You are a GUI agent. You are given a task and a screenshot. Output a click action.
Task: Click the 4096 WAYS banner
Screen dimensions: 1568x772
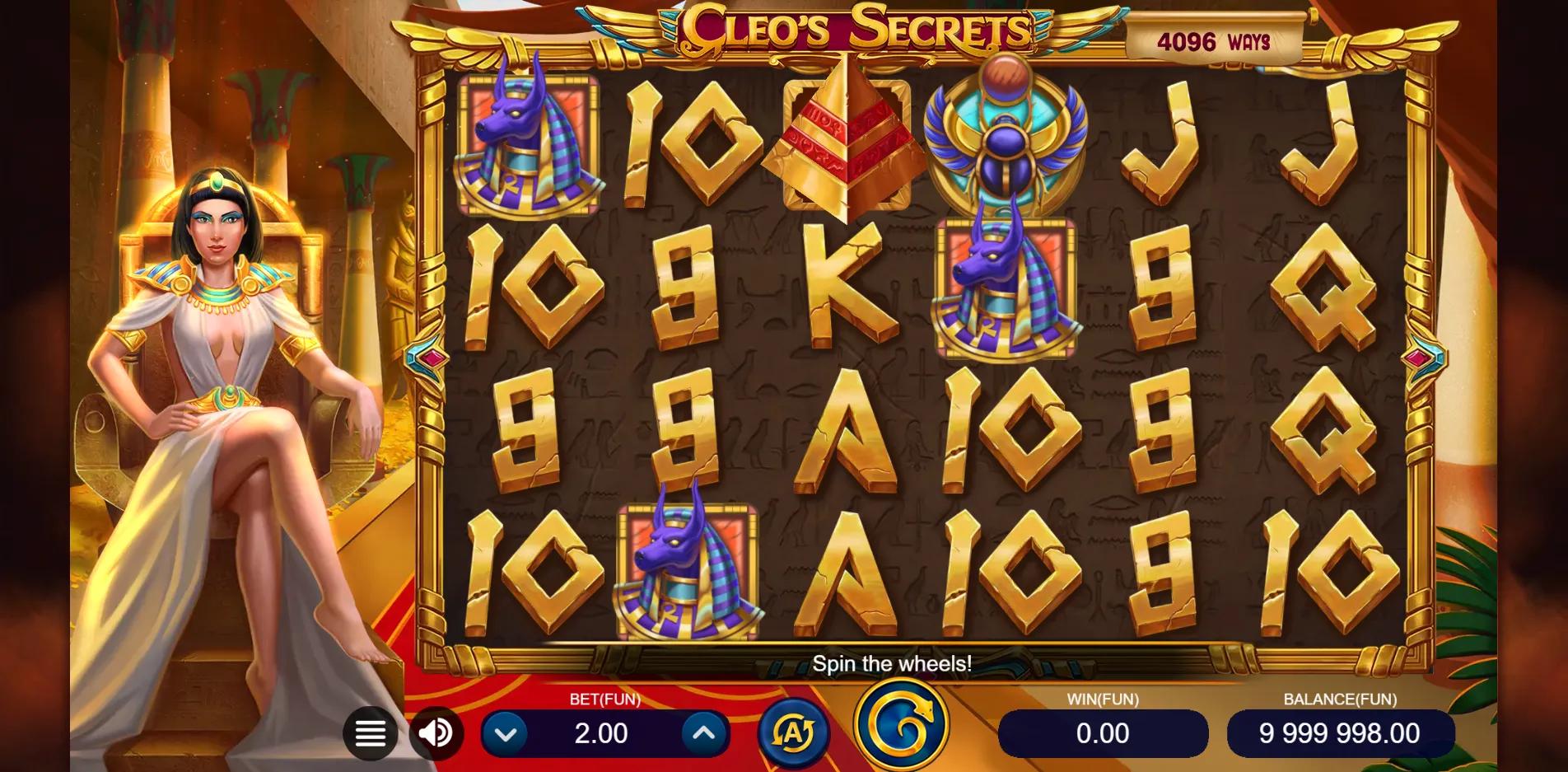click(x=1218, y=36)
